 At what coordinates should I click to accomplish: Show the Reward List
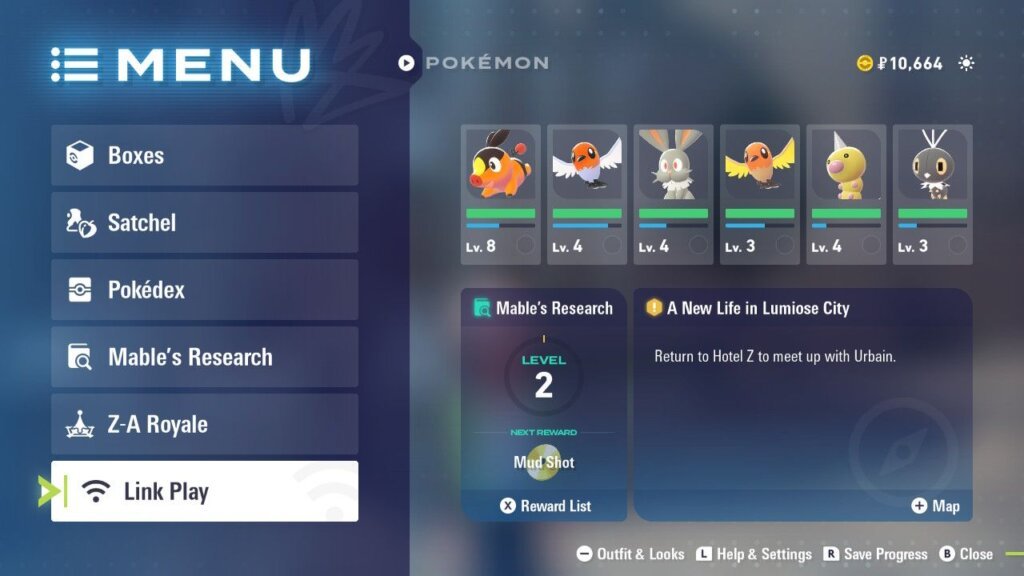(x=545, y=506)
